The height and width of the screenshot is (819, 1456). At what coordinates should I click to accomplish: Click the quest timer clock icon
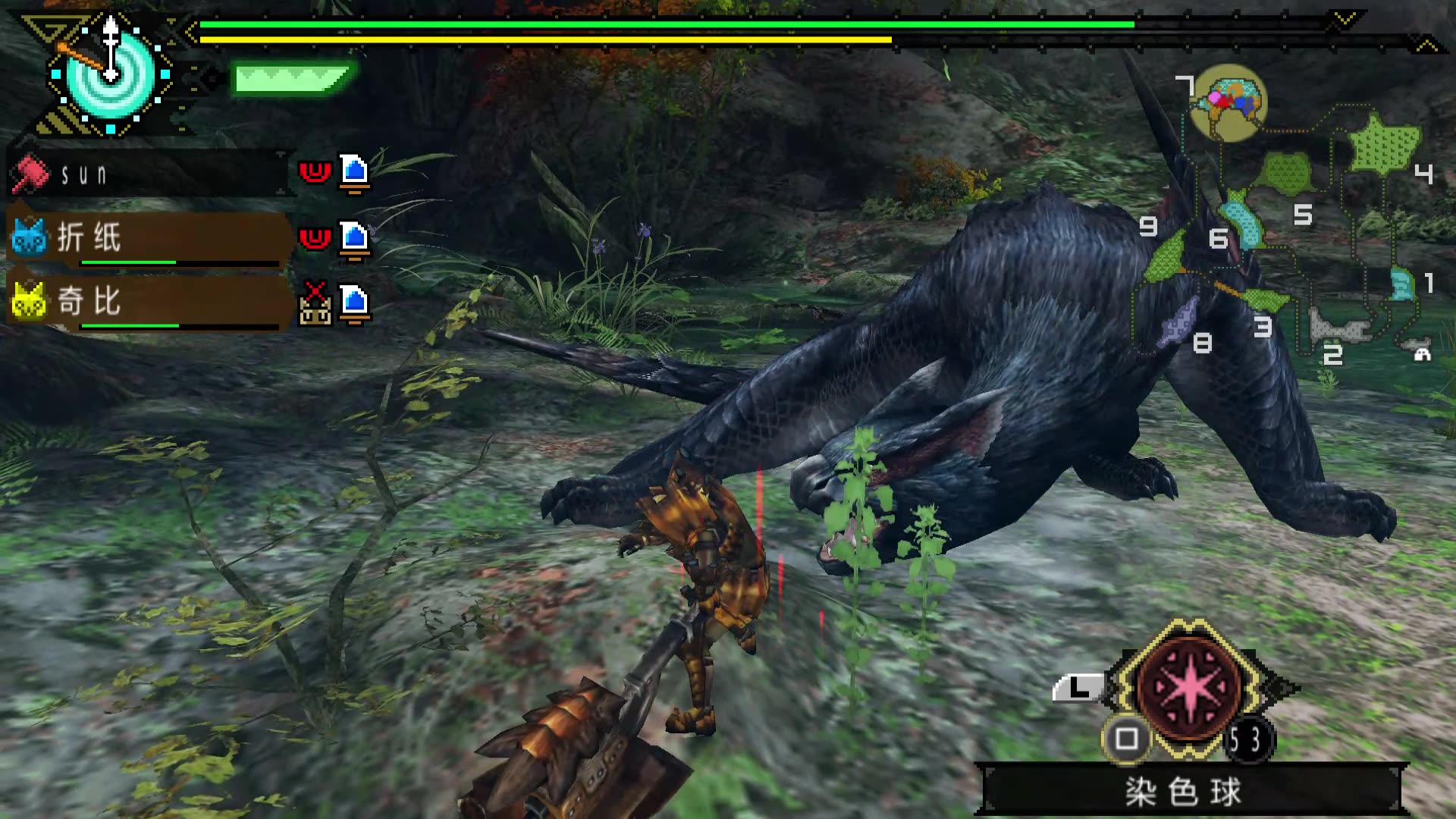(110, 74)
